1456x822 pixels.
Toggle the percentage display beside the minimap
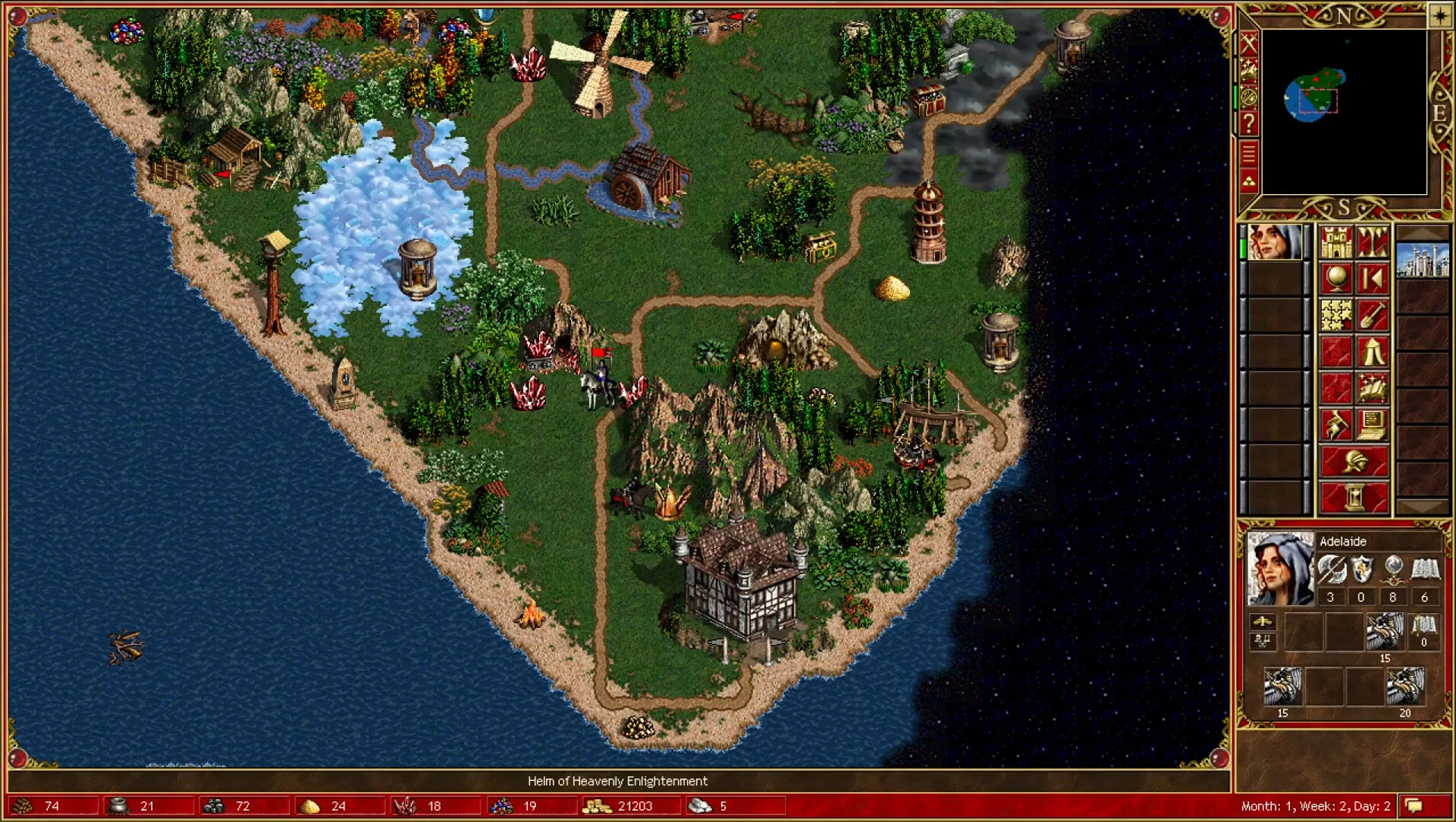coord(1248,97)
